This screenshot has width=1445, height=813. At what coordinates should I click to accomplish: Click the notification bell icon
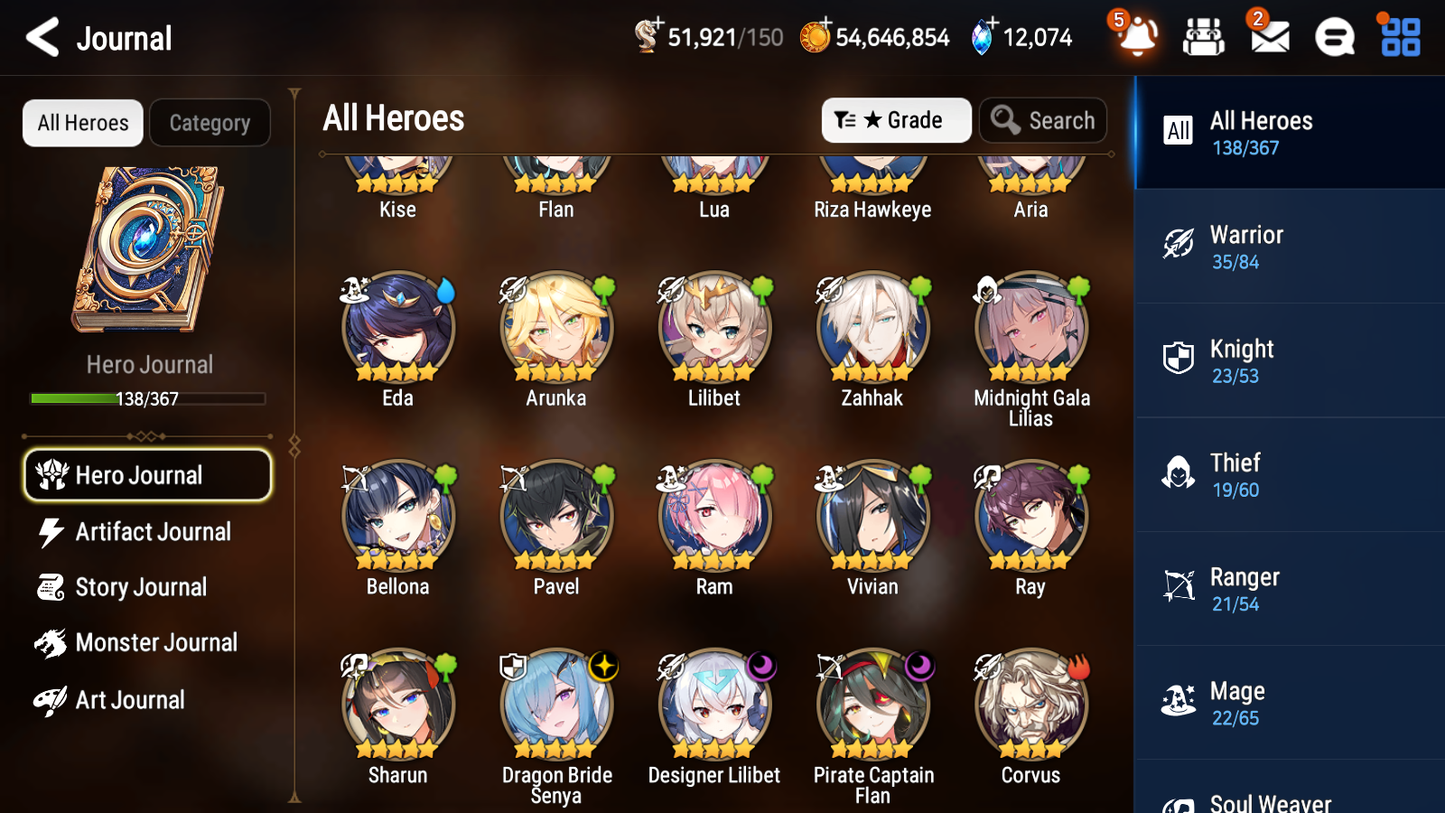(1138, 38)
